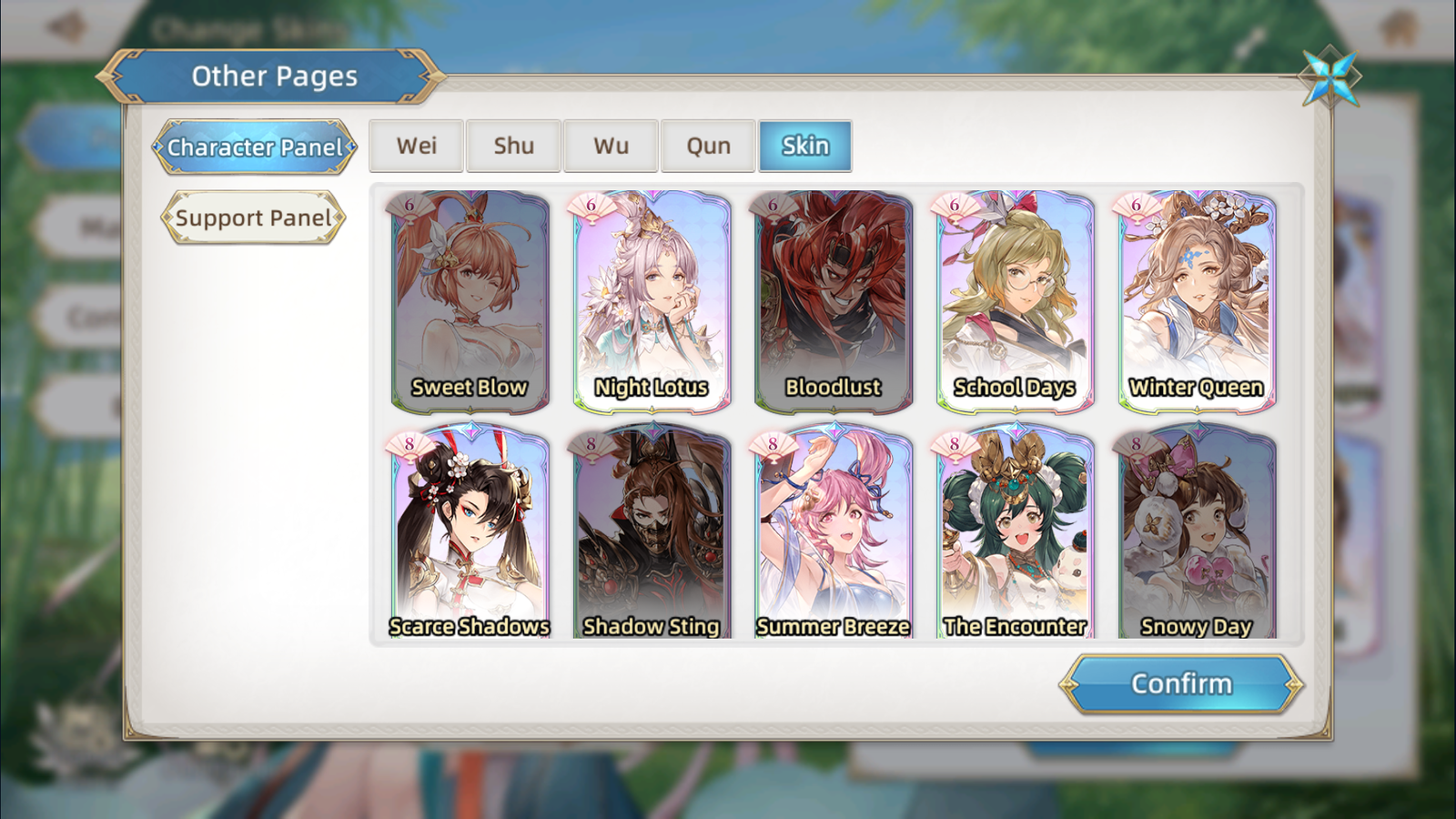Select the Sweet Blow skin card
This screenshot has height=819, width=1456.
click(x=470, y=300)
